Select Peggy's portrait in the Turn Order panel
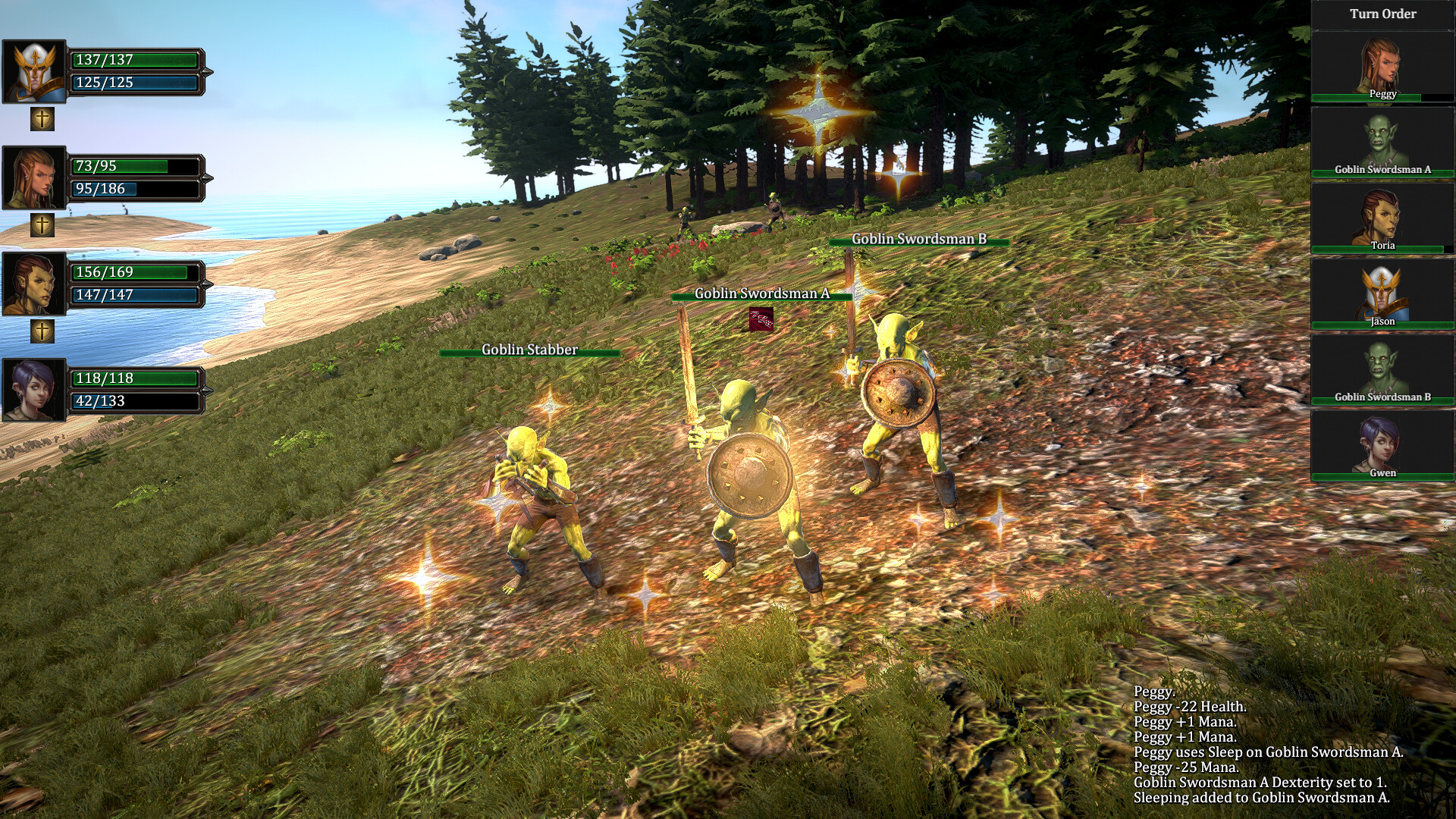 1382,64
